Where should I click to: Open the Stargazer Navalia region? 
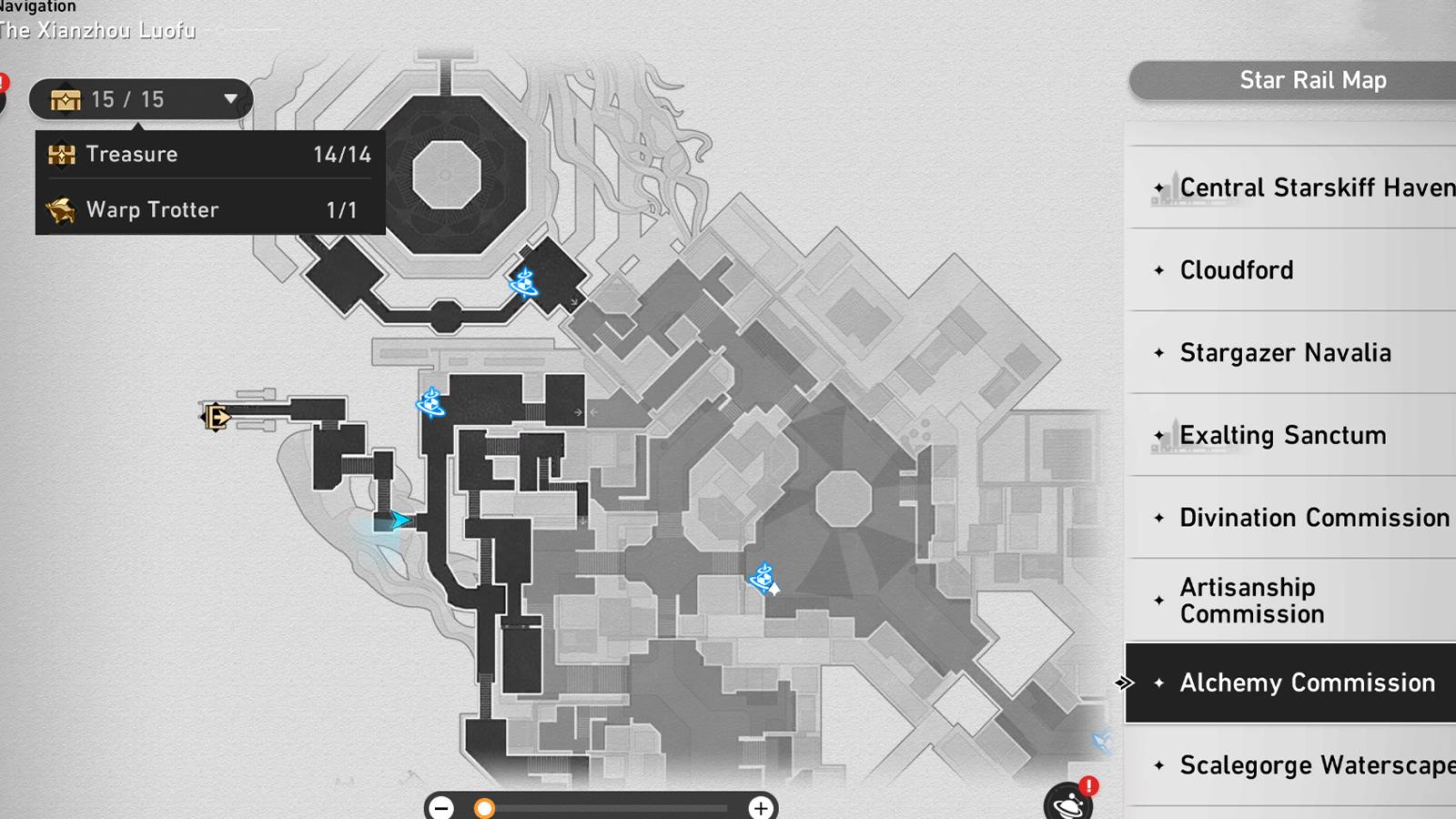pos(1284,353)
